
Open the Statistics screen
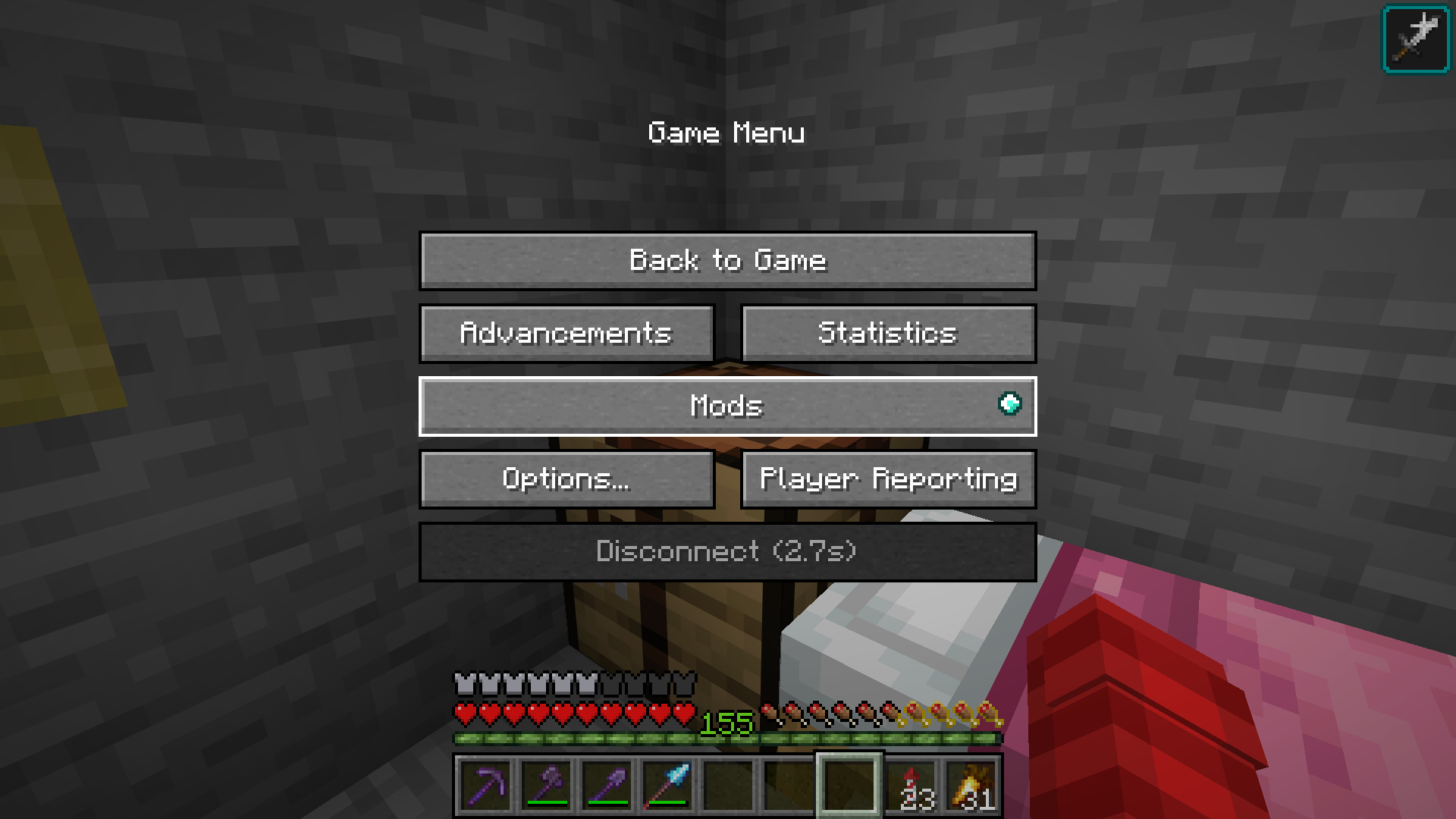pos(889,333)
